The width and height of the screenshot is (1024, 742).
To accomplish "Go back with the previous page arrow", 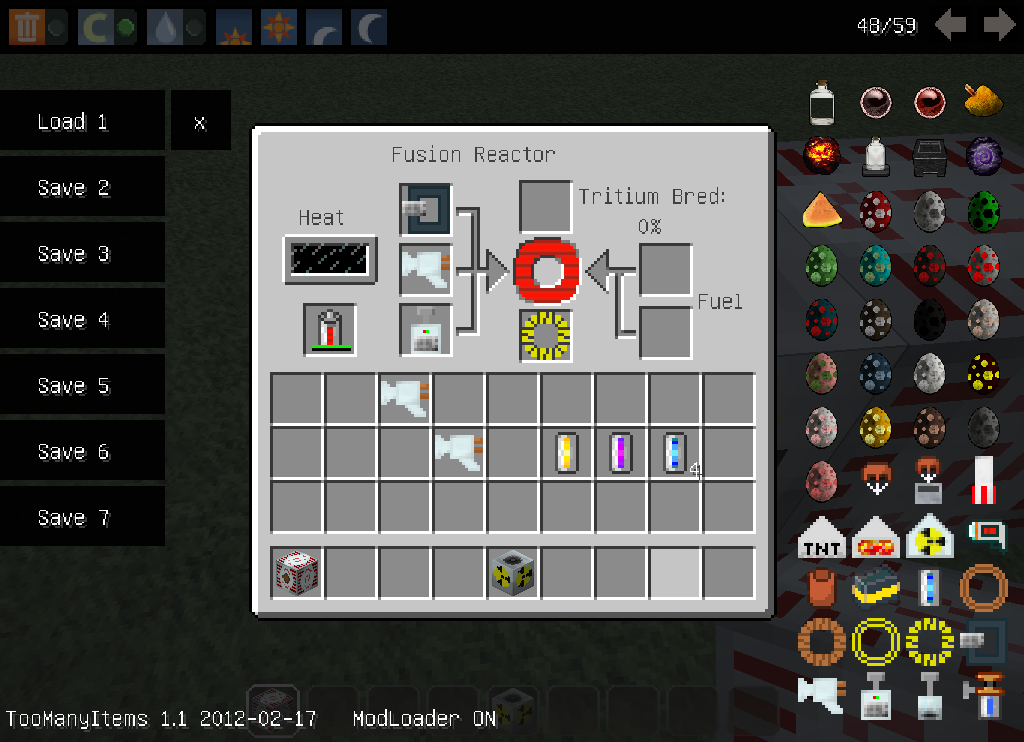I will [x=950, y=25].
